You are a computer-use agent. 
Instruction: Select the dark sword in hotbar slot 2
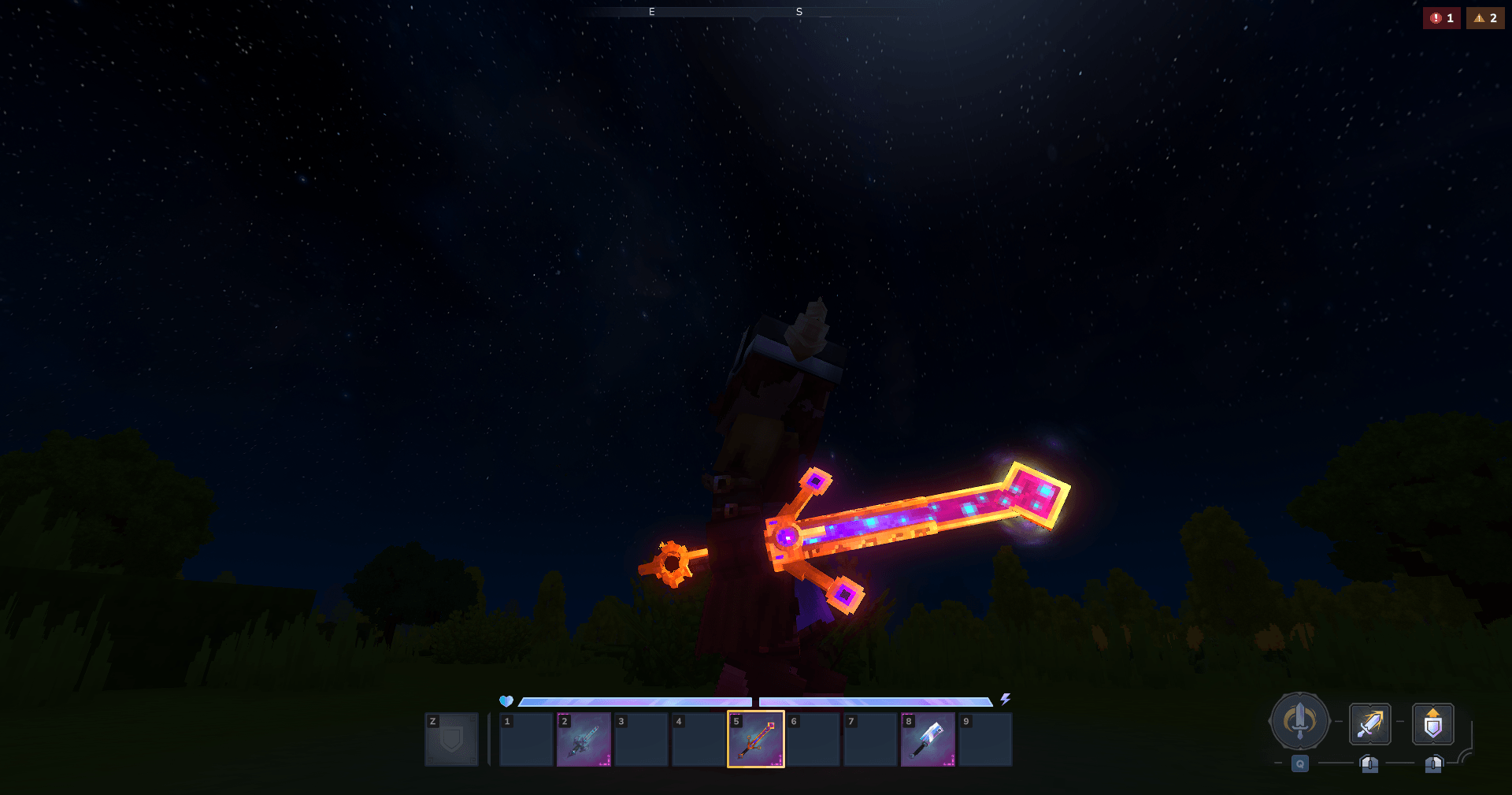(x=584, y=739)
